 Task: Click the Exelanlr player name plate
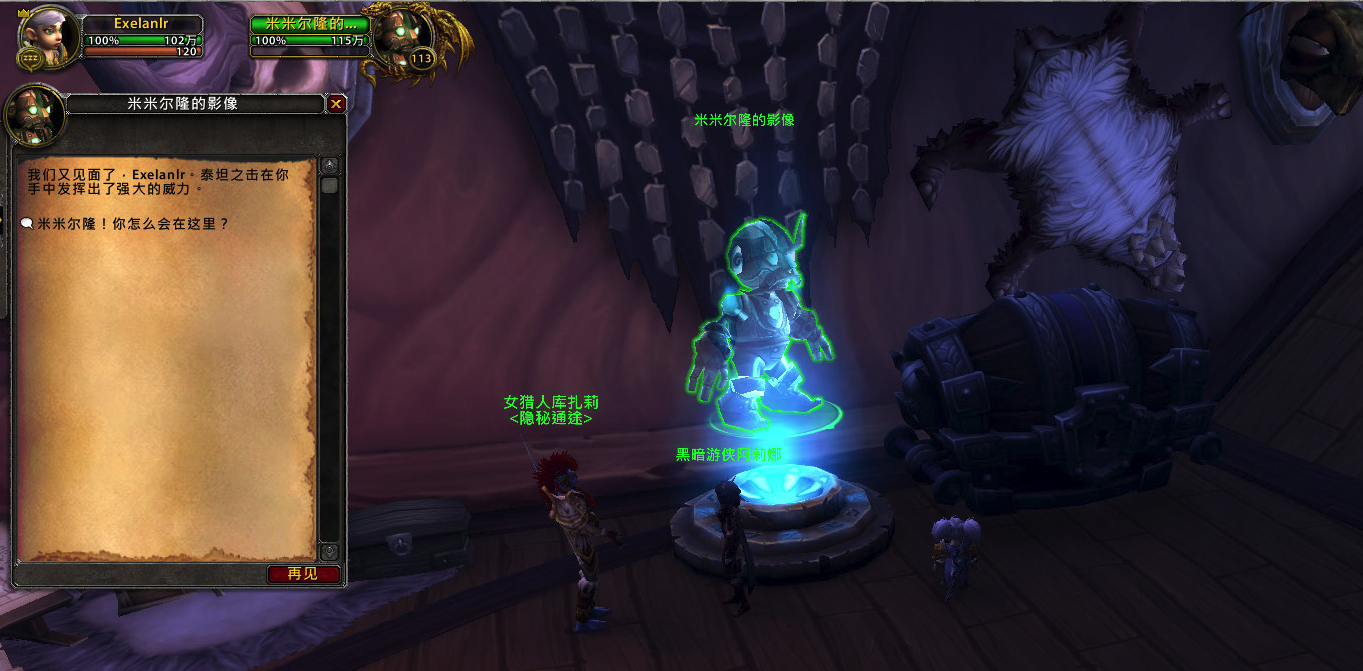pyautogui.click(x=143, y=24)
